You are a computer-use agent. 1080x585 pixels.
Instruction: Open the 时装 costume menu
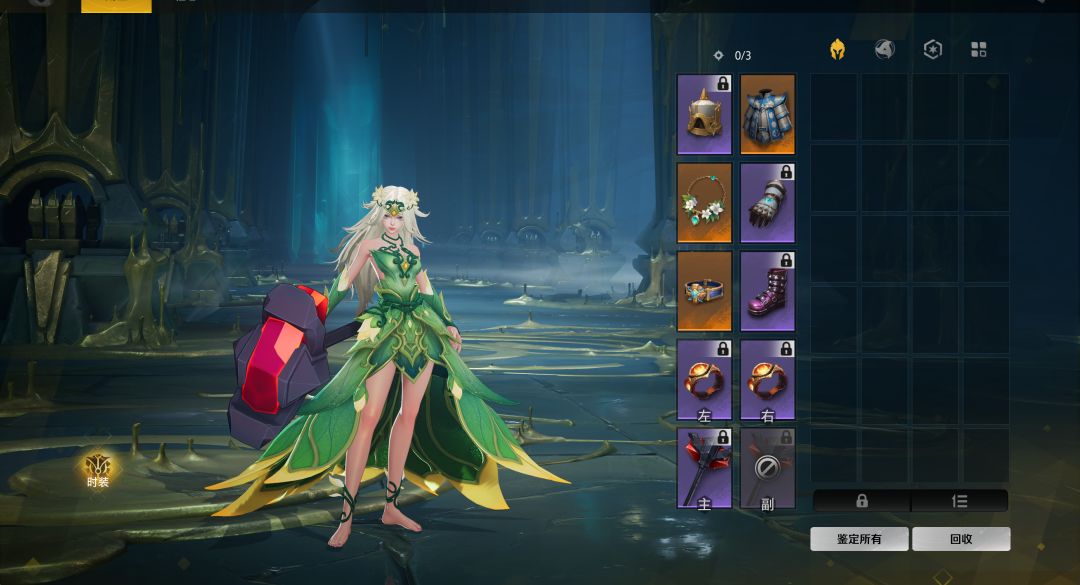point(98,470)
